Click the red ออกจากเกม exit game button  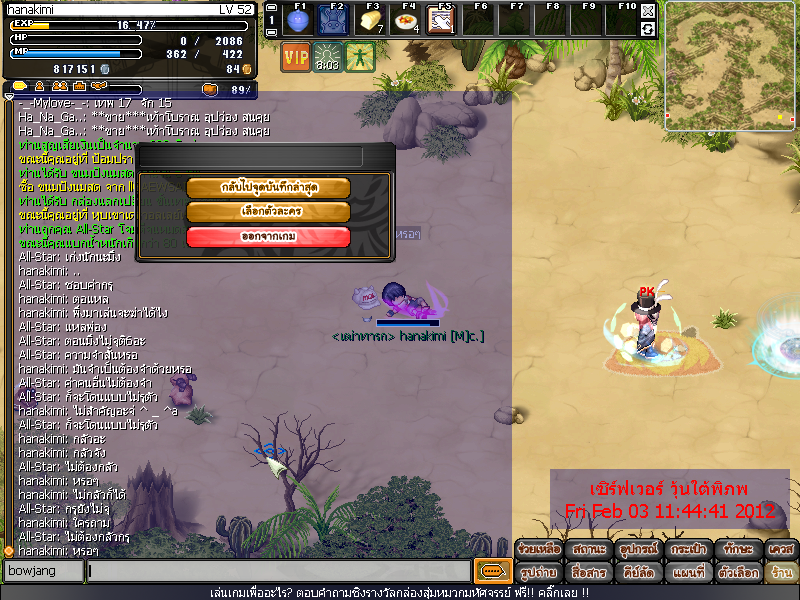[268, 236]
